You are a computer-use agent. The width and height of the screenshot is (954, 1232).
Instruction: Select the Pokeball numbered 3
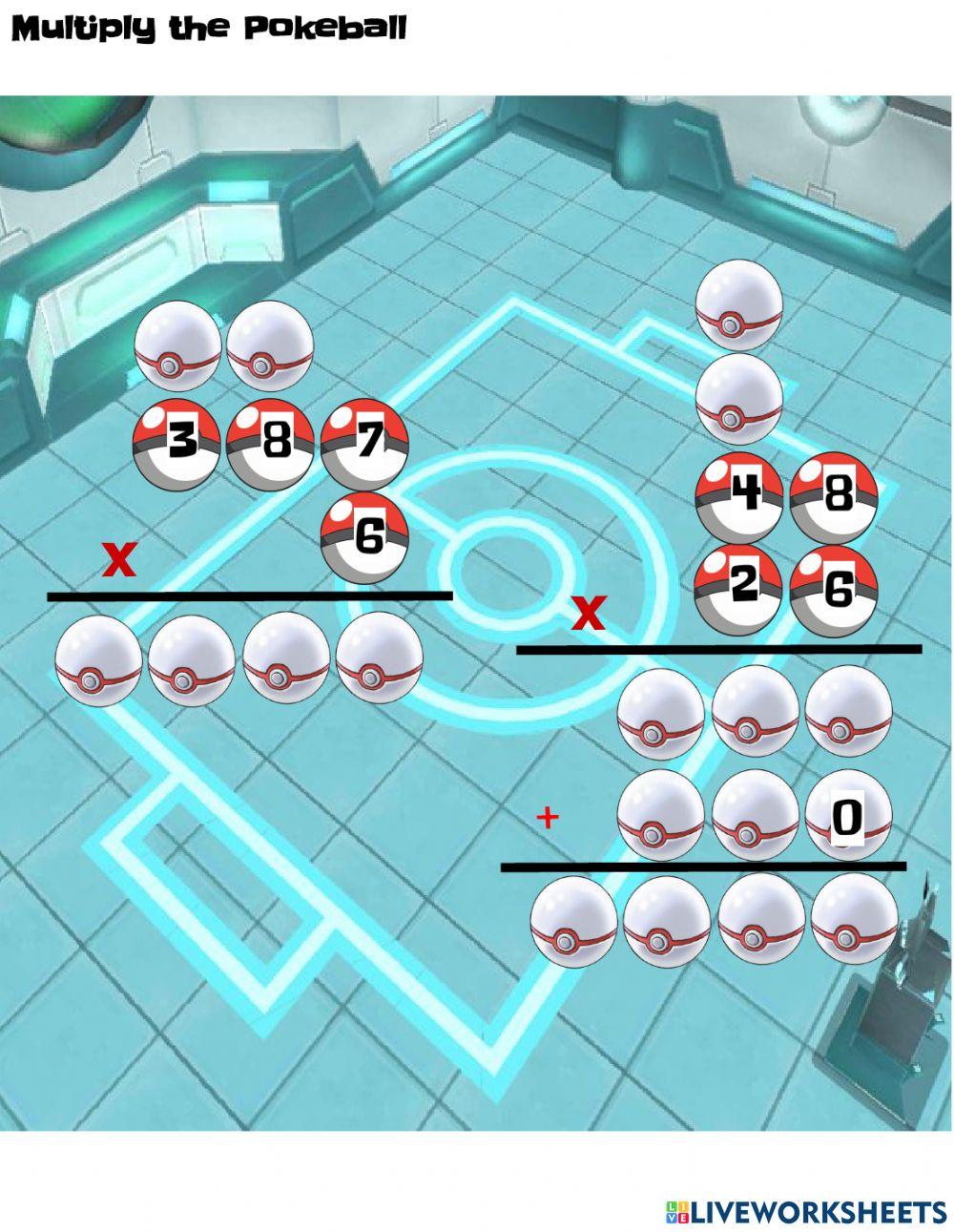coord(177,444)
